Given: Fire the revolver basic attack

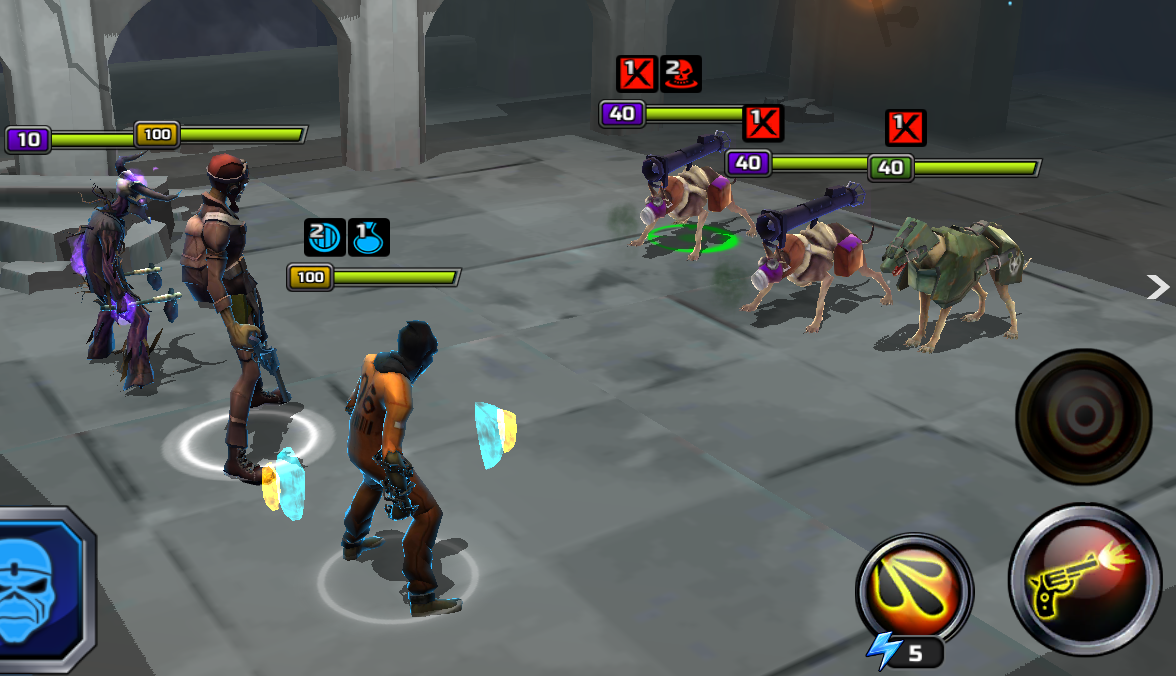Looking at the screenshot, I should tap(1084, 581).
